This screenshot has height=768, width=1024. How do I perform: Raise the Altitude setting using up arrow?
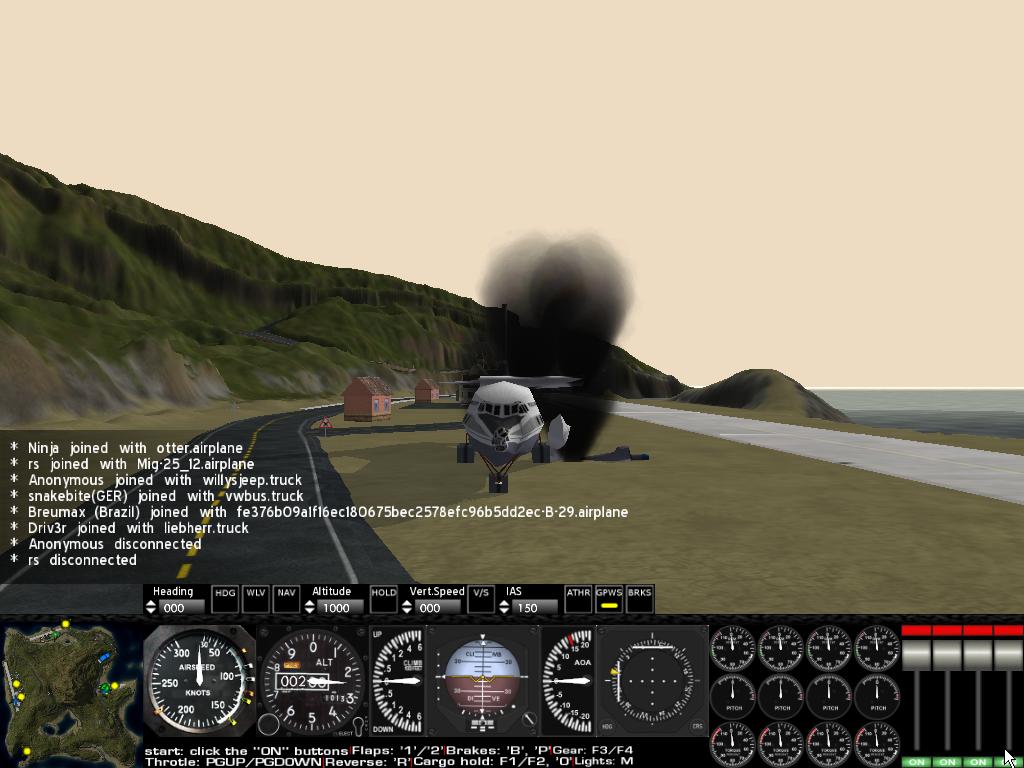(309, 603)
